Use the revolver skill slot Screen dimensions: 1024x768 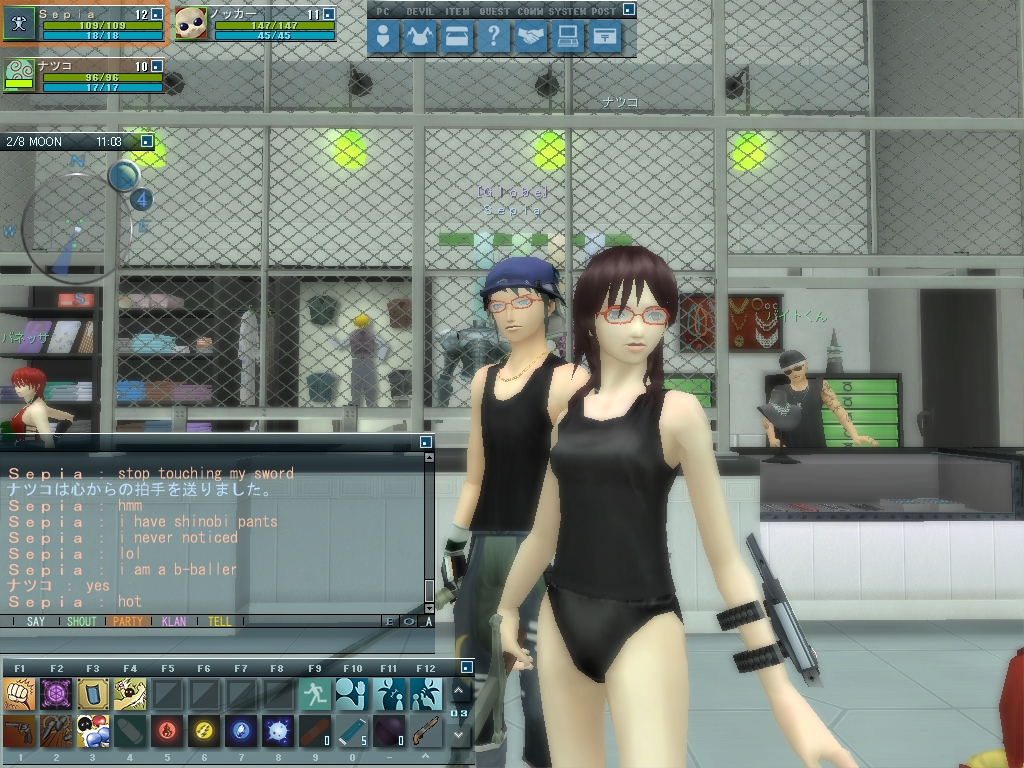19,732
